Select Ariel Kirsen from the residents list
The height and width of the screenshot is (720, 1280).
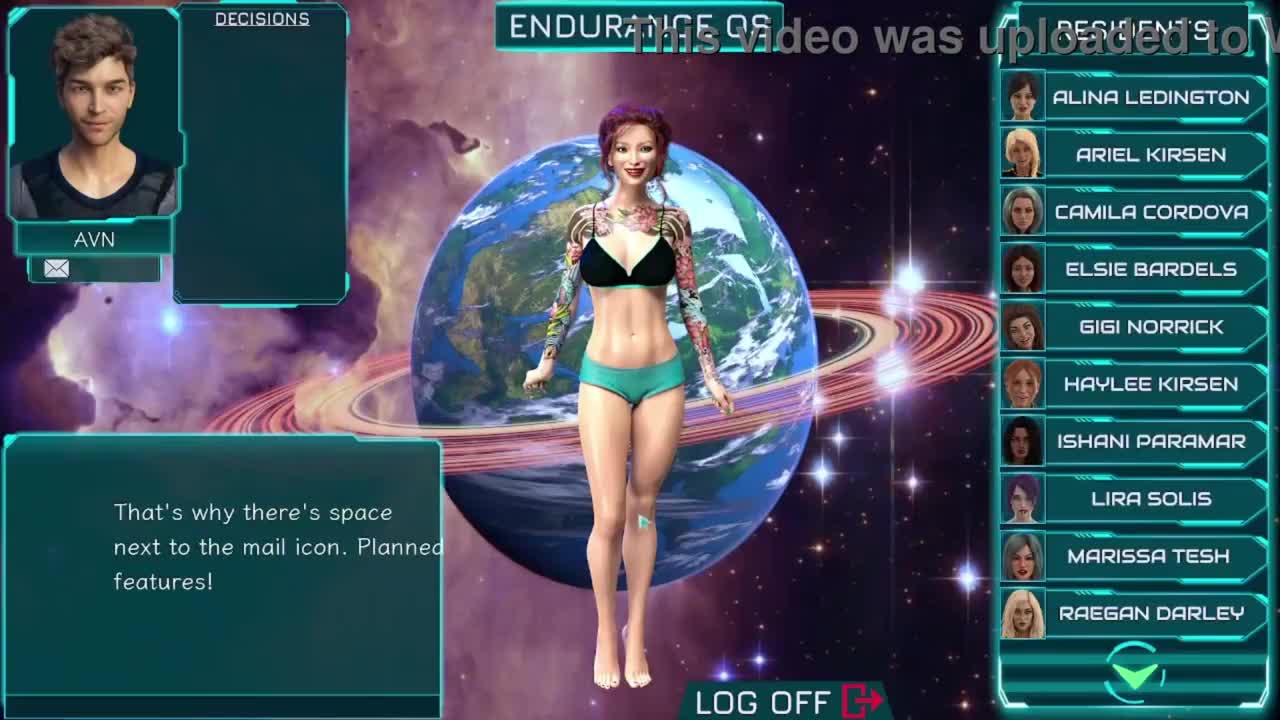point(1150,155)
